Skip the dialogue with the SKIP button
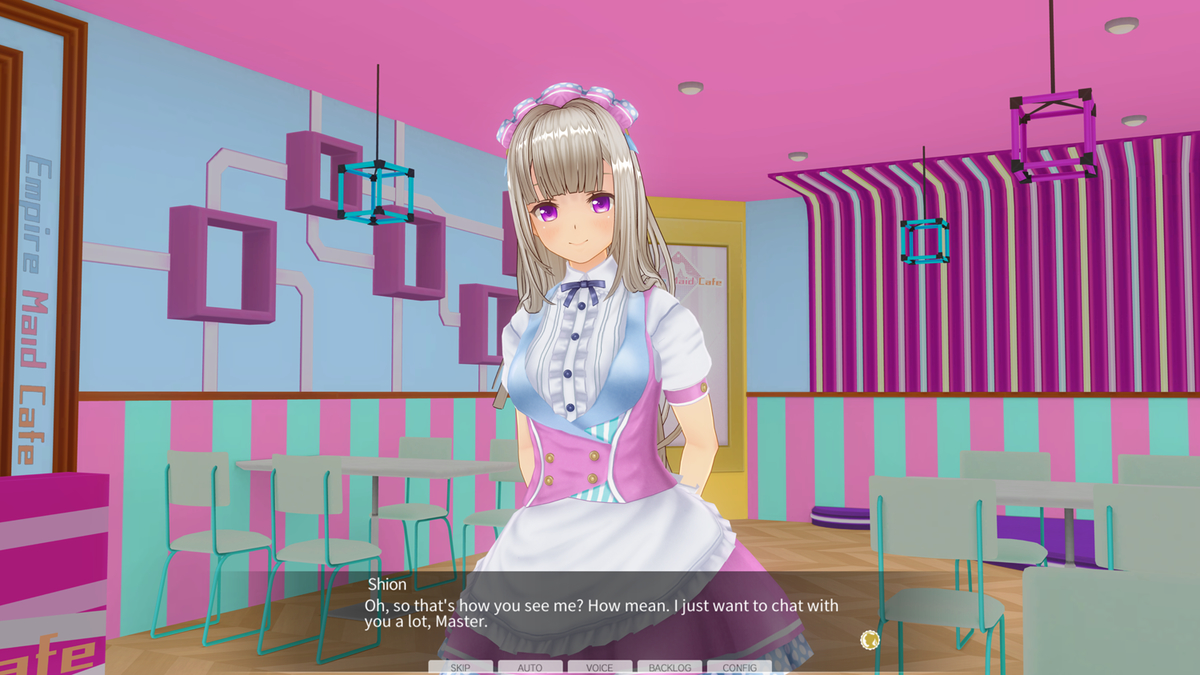The width and height of the screenshot is (1200, 675). click(460, 667)
